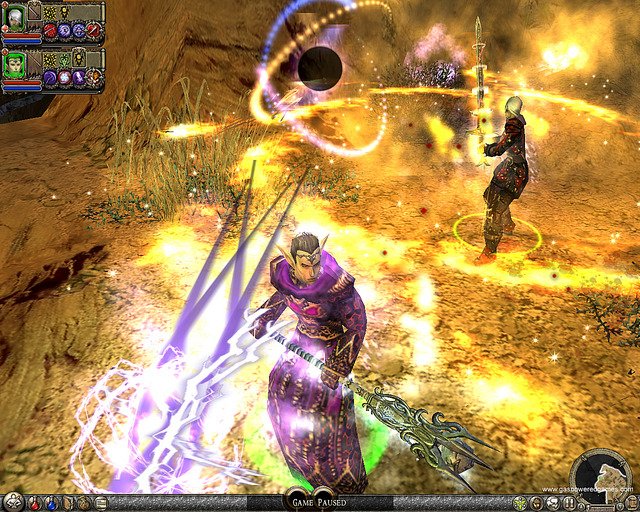
Task: Select the white-haired party member portrait
Action: point(13,16)
